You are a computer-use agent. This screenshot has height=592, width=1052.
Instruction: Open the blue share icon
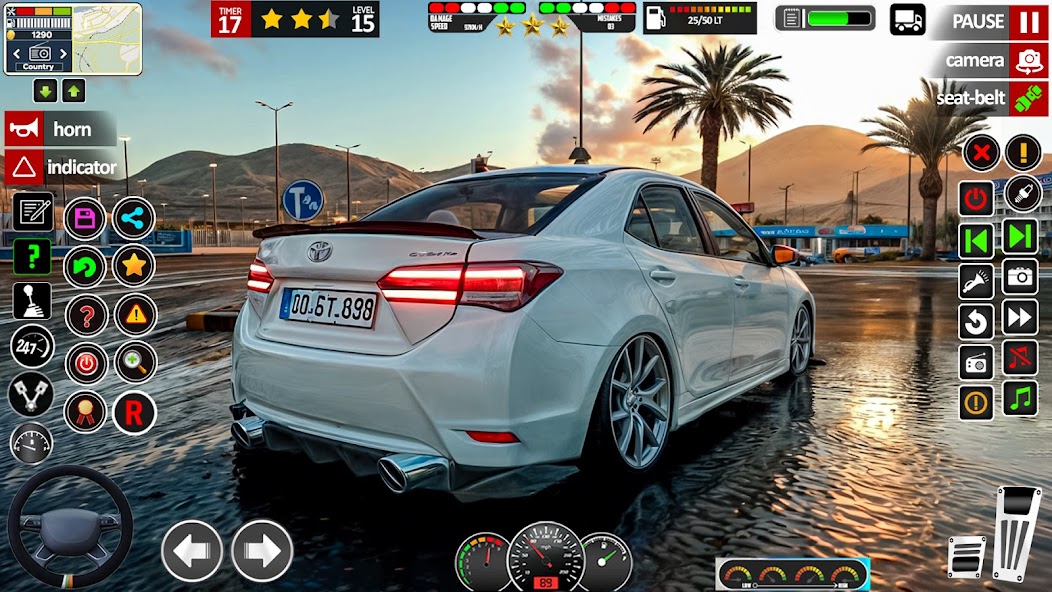click(133, 219)
